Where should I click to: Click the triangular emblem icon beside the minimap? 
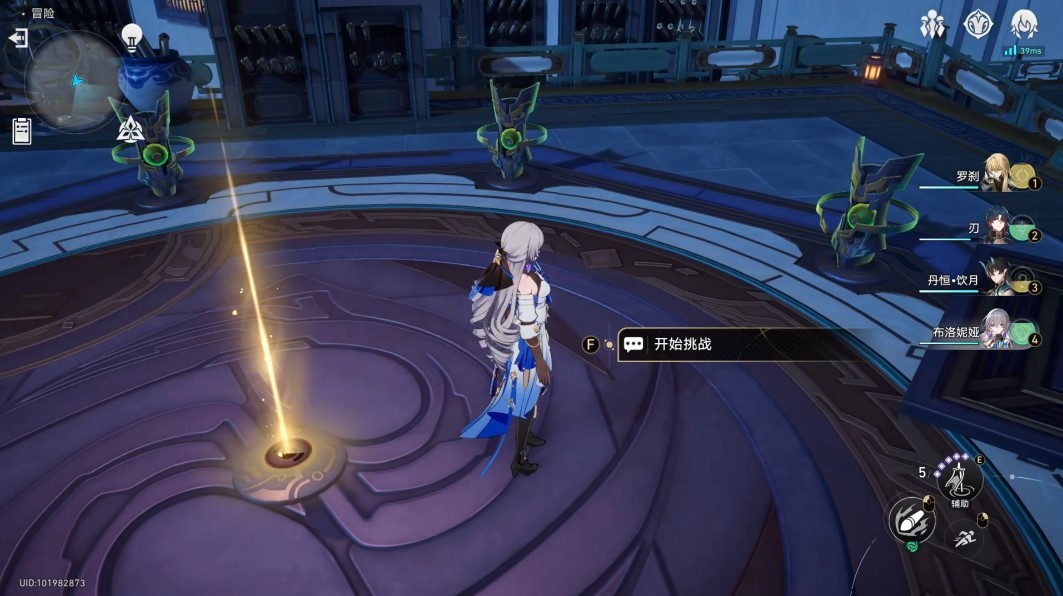[x=131, y=128]
